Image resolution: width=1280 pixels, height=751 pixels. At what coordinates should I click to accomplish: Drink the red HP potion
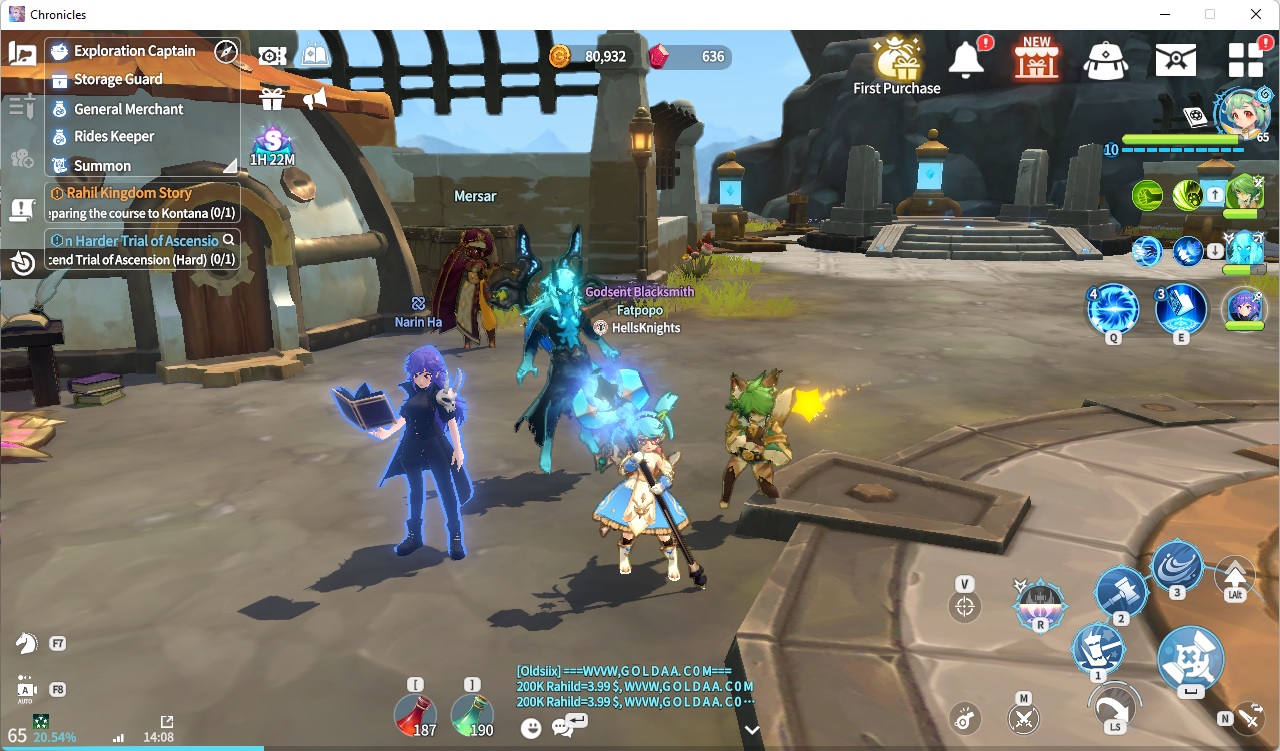[x=415, y=715]
